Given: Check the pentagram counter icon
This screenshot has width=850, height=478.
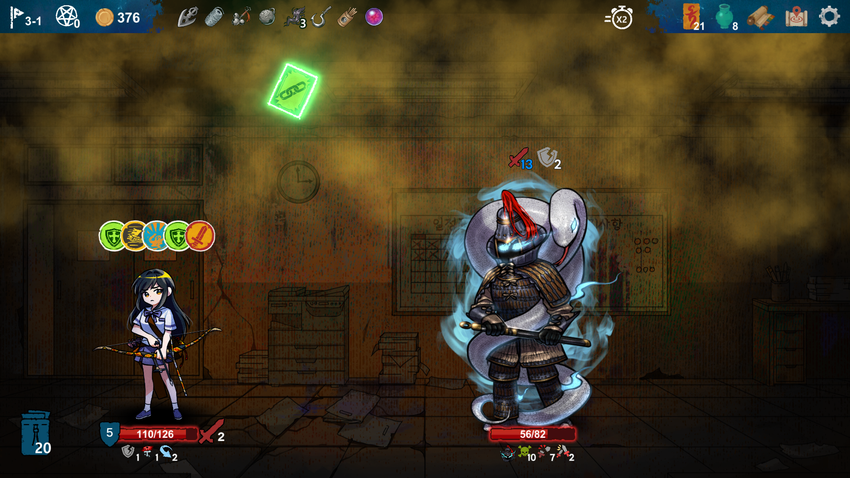Looking at the screenshot, I should [67, 16].
